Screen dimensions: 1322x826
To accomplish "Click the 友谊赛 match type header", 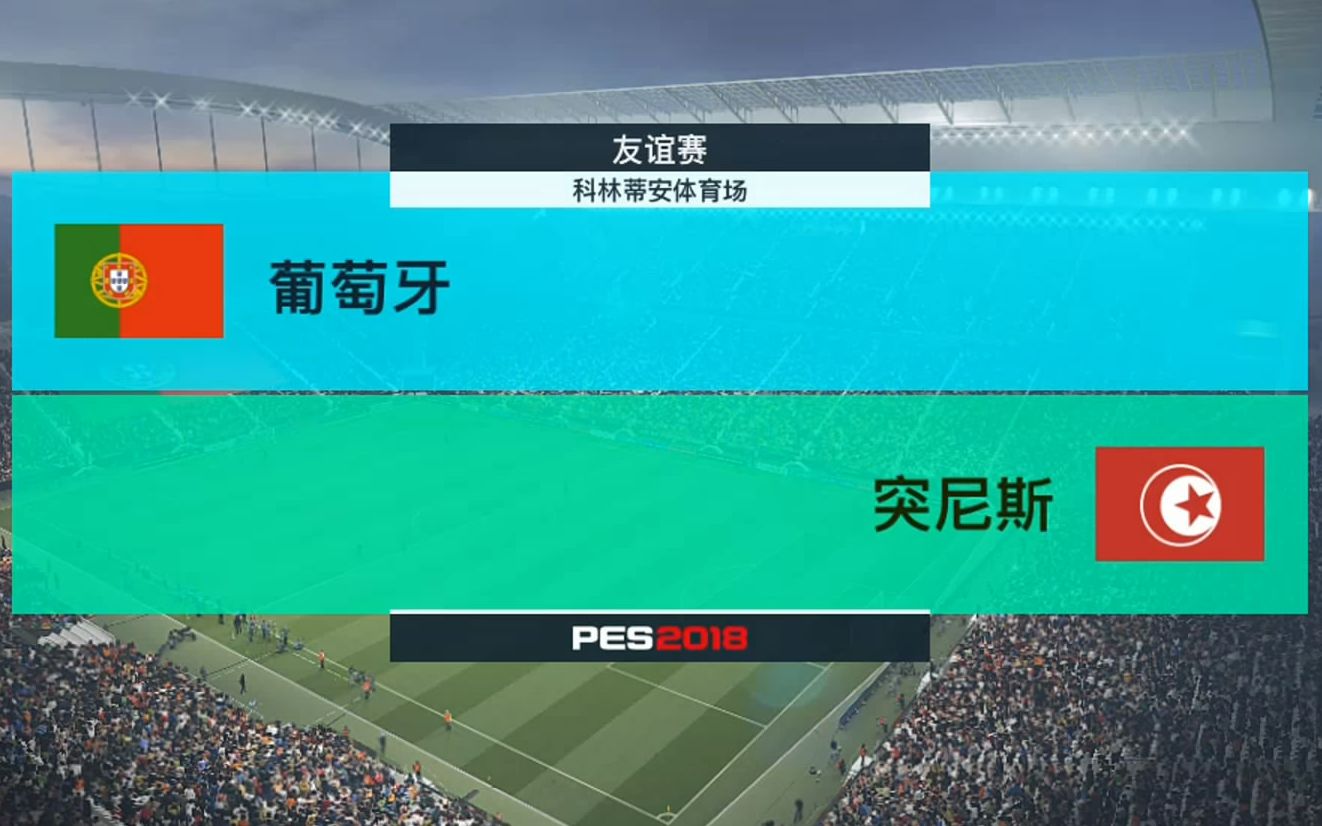I will [659, 149].
